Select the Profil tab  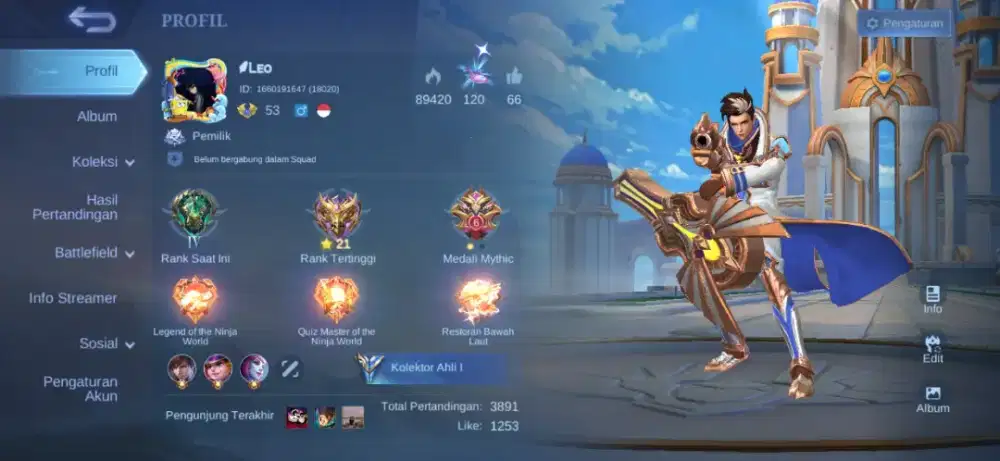(x=100, y=71)
